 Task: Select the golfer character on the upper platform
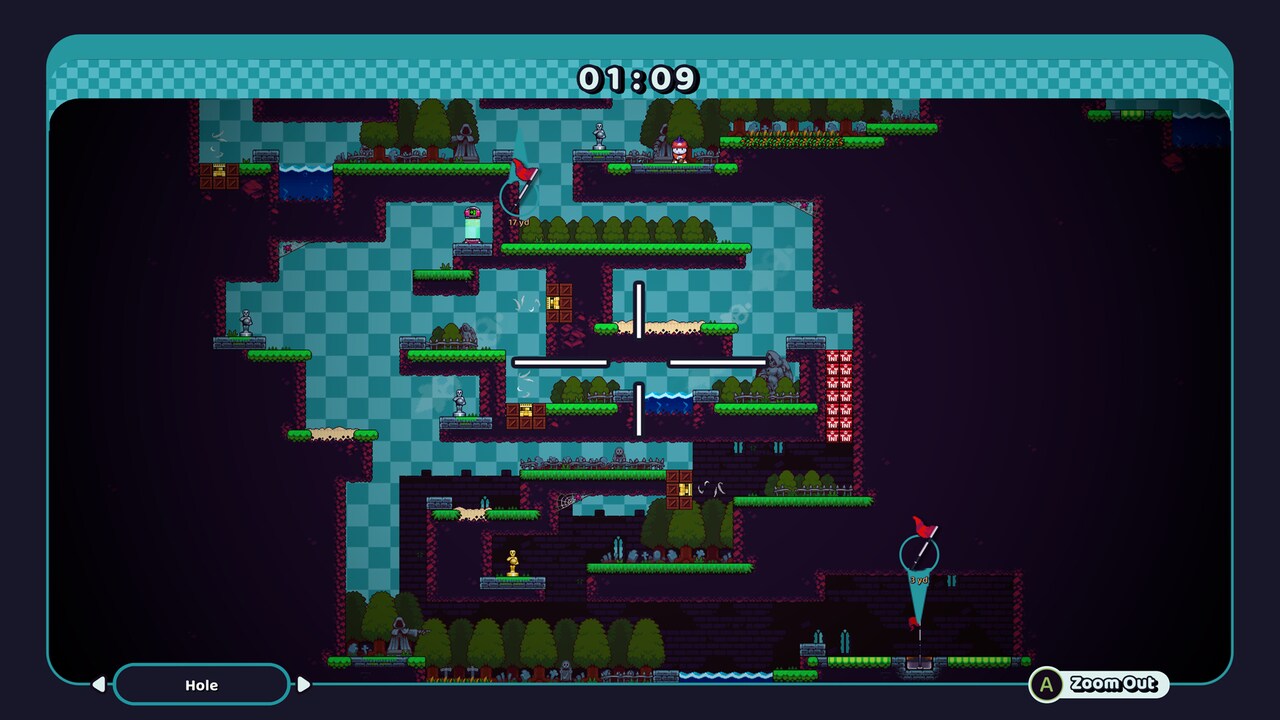pyautogui.click(x=678, y=148)
